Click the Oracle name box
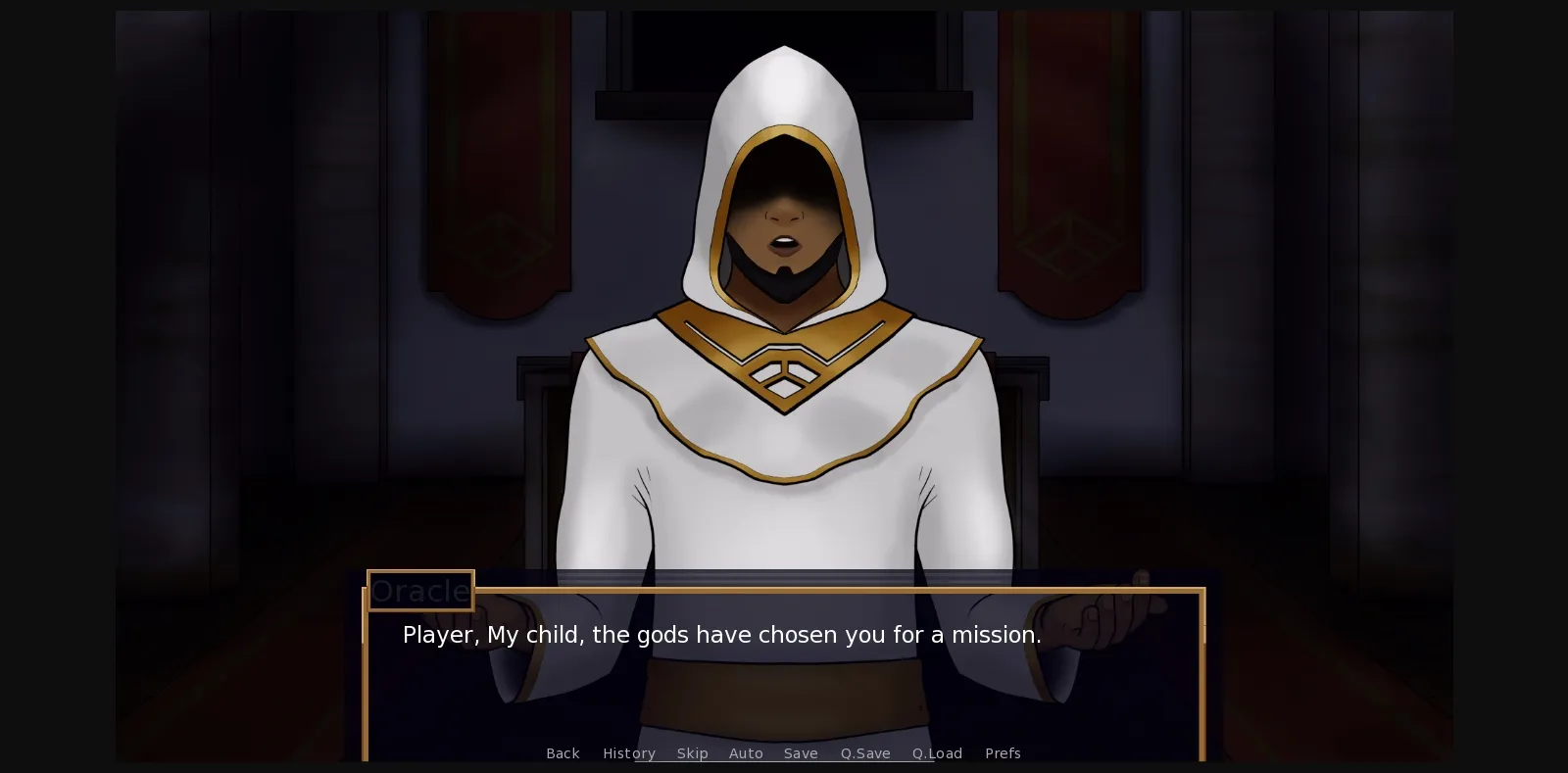The image size is (1568, 773). point(419,590)
